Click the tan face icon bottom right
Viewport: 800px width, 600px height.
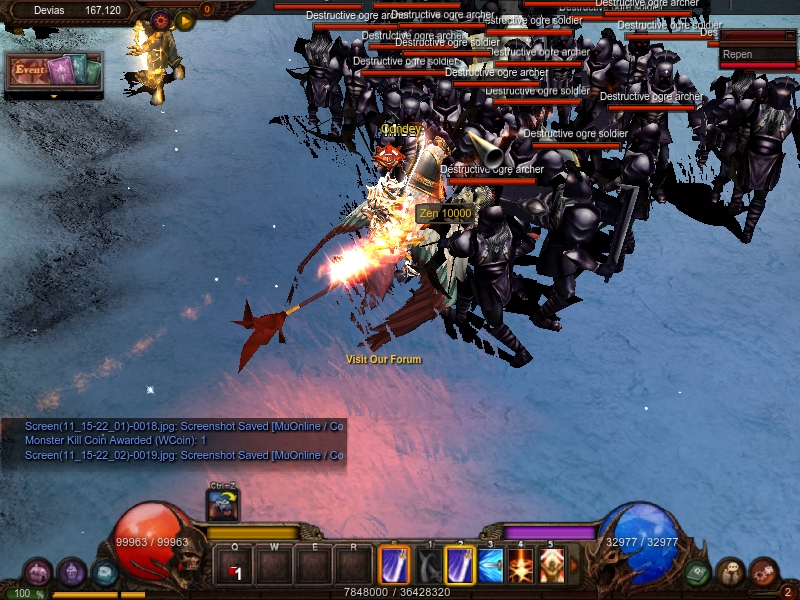pos(730,572)
